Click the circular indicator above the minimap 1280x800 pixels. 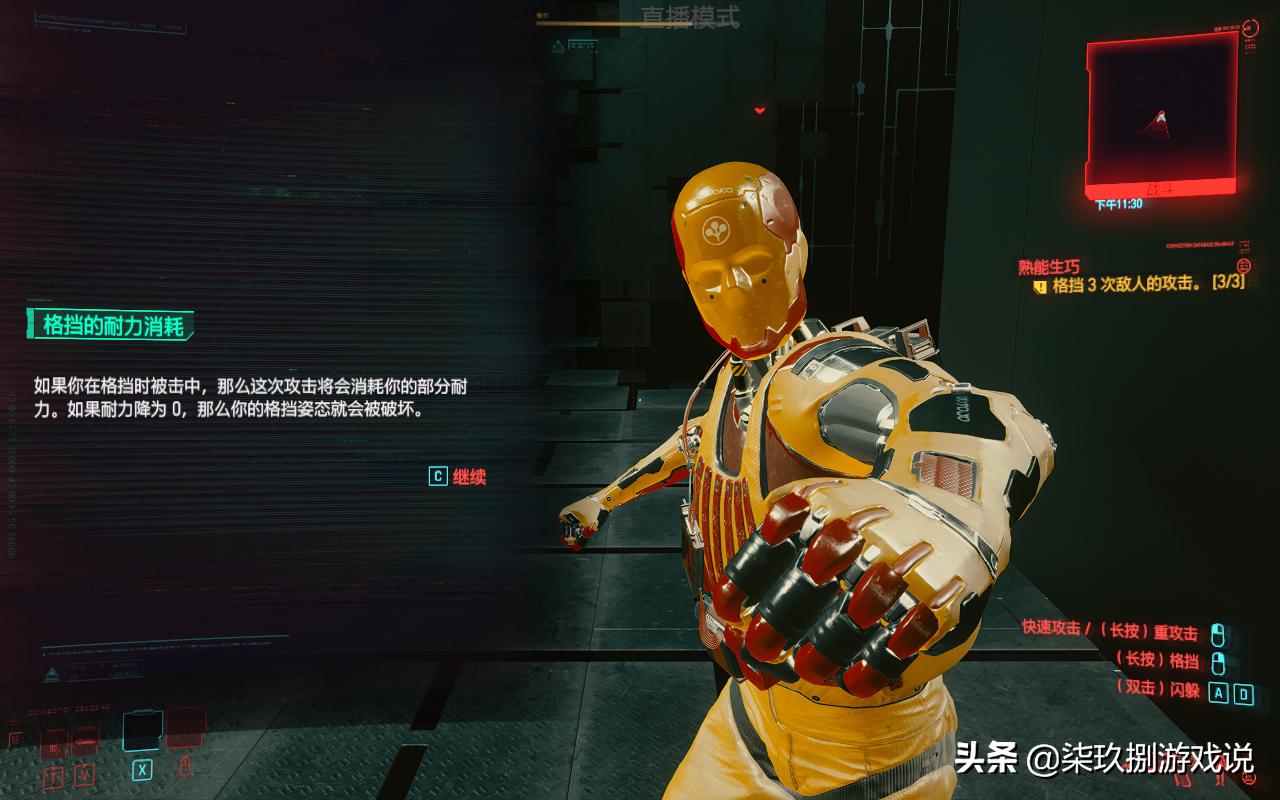click(x=1249, y=28)
